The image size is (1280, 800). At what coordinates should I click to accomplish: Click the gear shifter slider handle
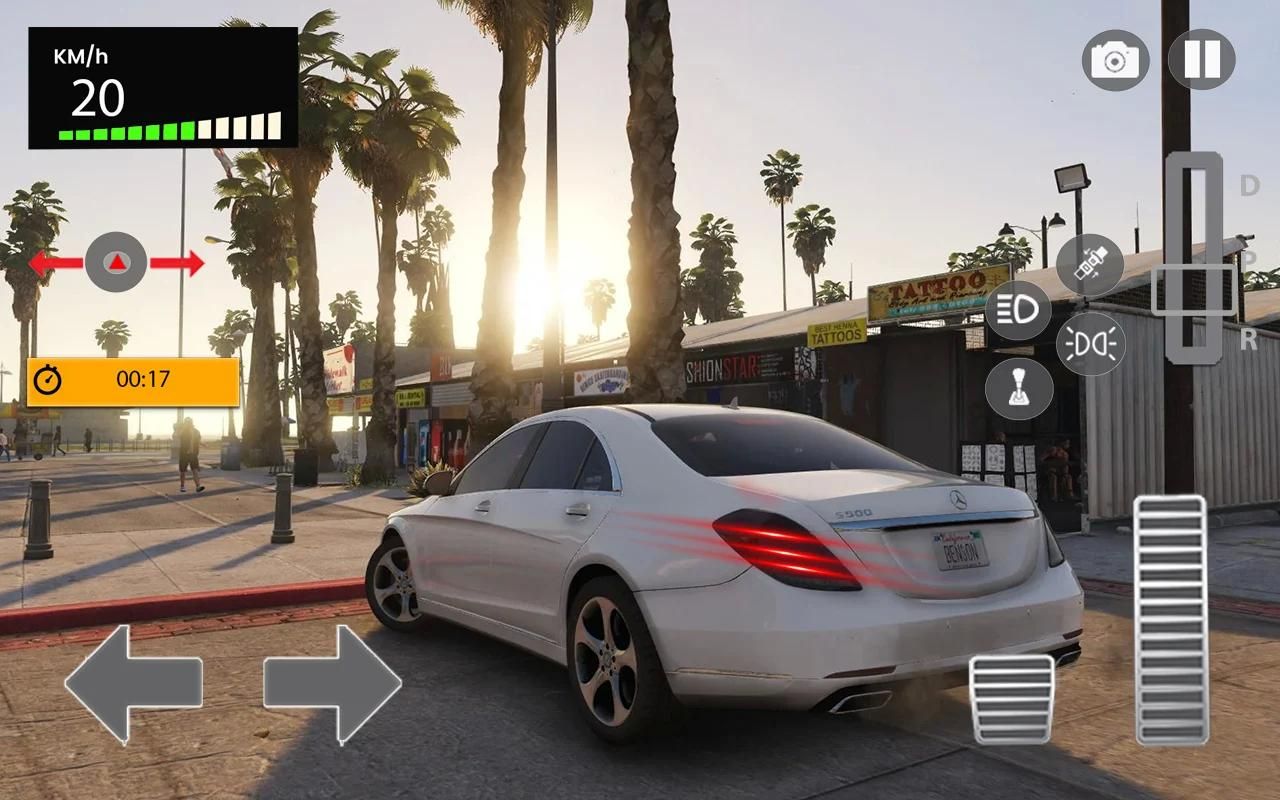1194,290
